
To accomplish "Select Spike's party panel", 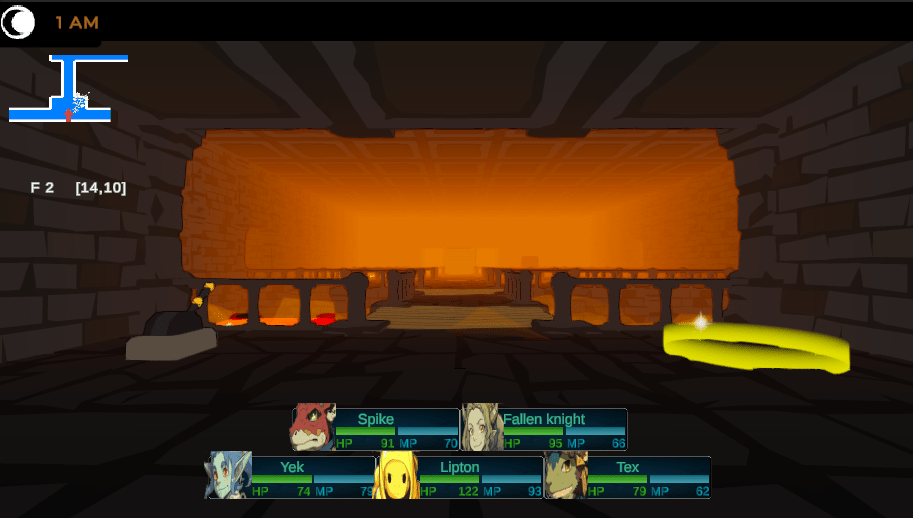I will coord(376,428).
